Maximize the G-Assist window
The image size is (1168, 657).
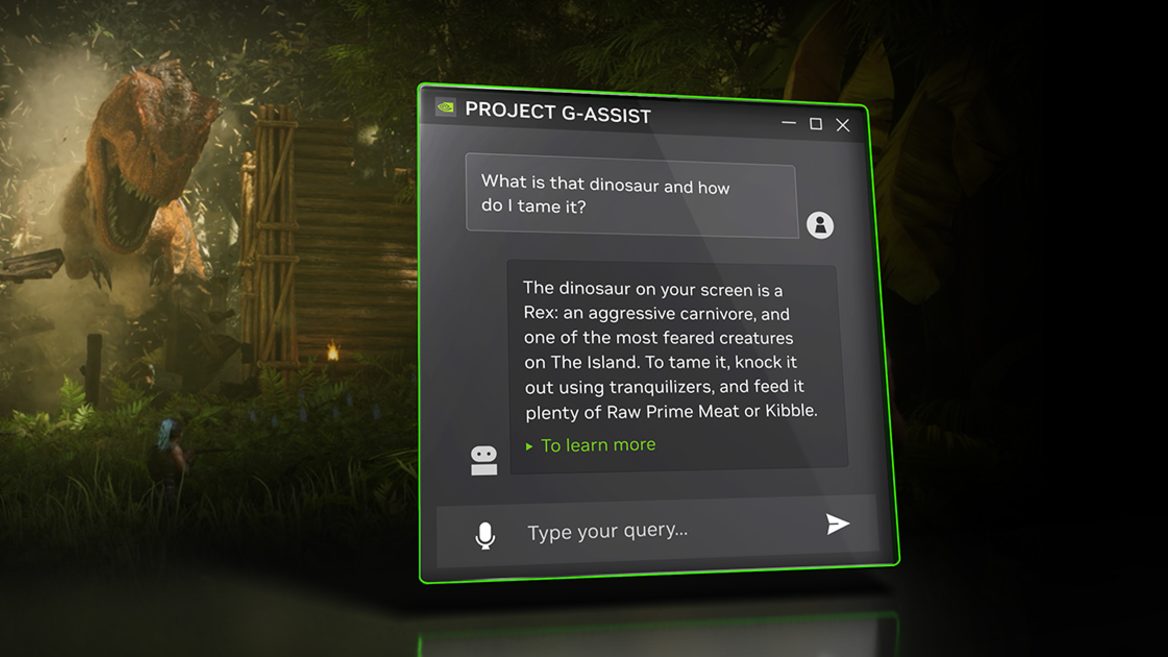[x=816, y=124]
